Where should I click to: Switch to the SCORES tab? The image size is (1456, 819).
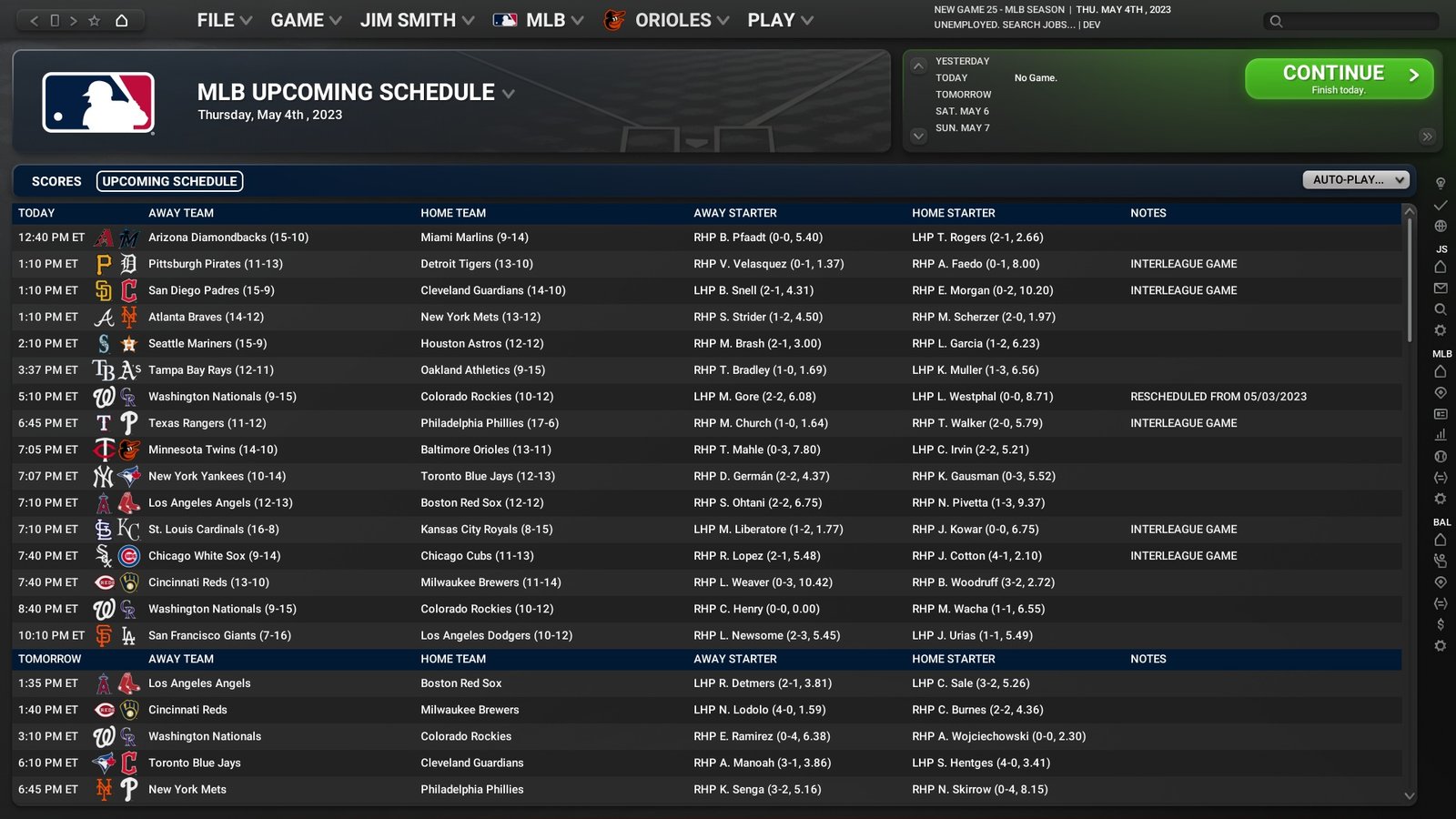[56, 181]
